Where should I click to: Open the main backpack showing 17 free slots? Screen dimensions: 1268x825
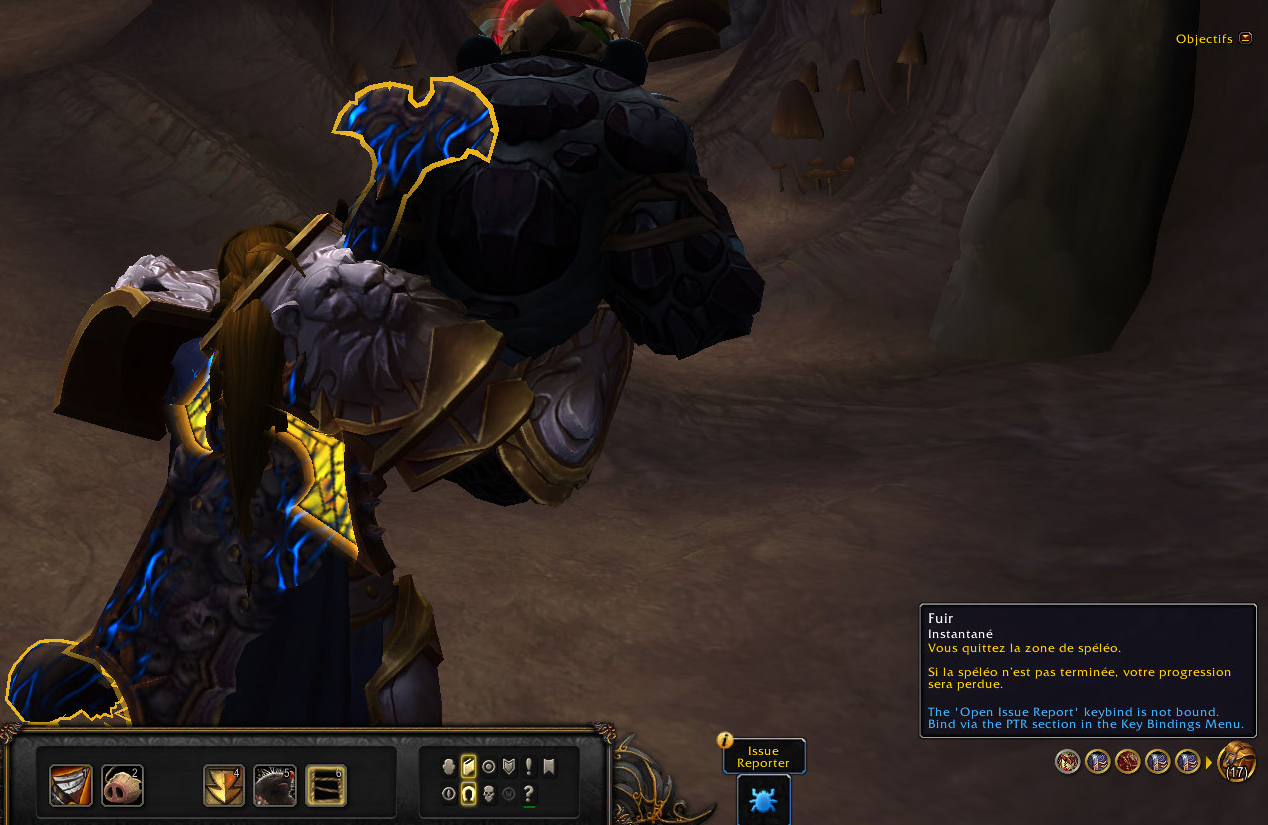point(1237,763)
